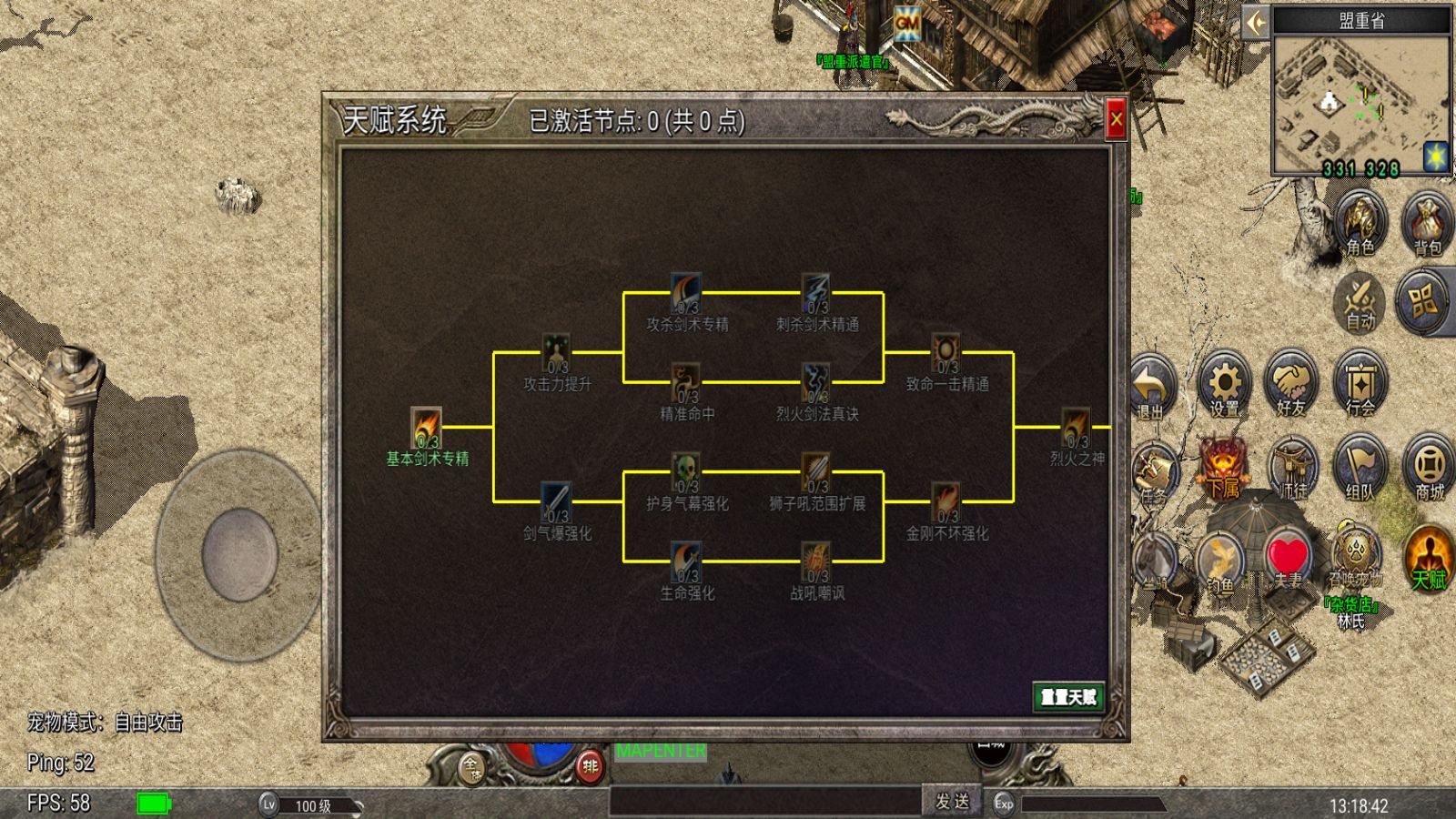Open the 背包 backpack
The height and width of the screenshot is (819, 1456).
(1427, 223)
